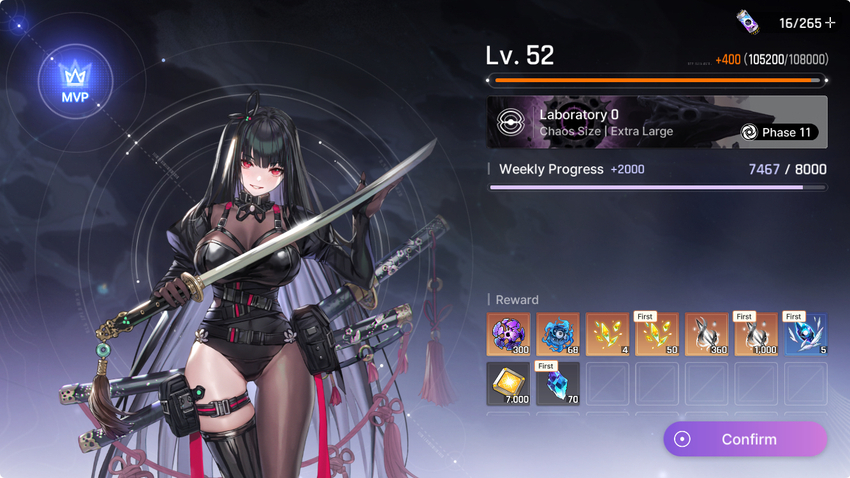The height and width of the screenshot is (478, 850).
Task: Tap the blue-purple crystal shard reward
Action: [557, 384]
